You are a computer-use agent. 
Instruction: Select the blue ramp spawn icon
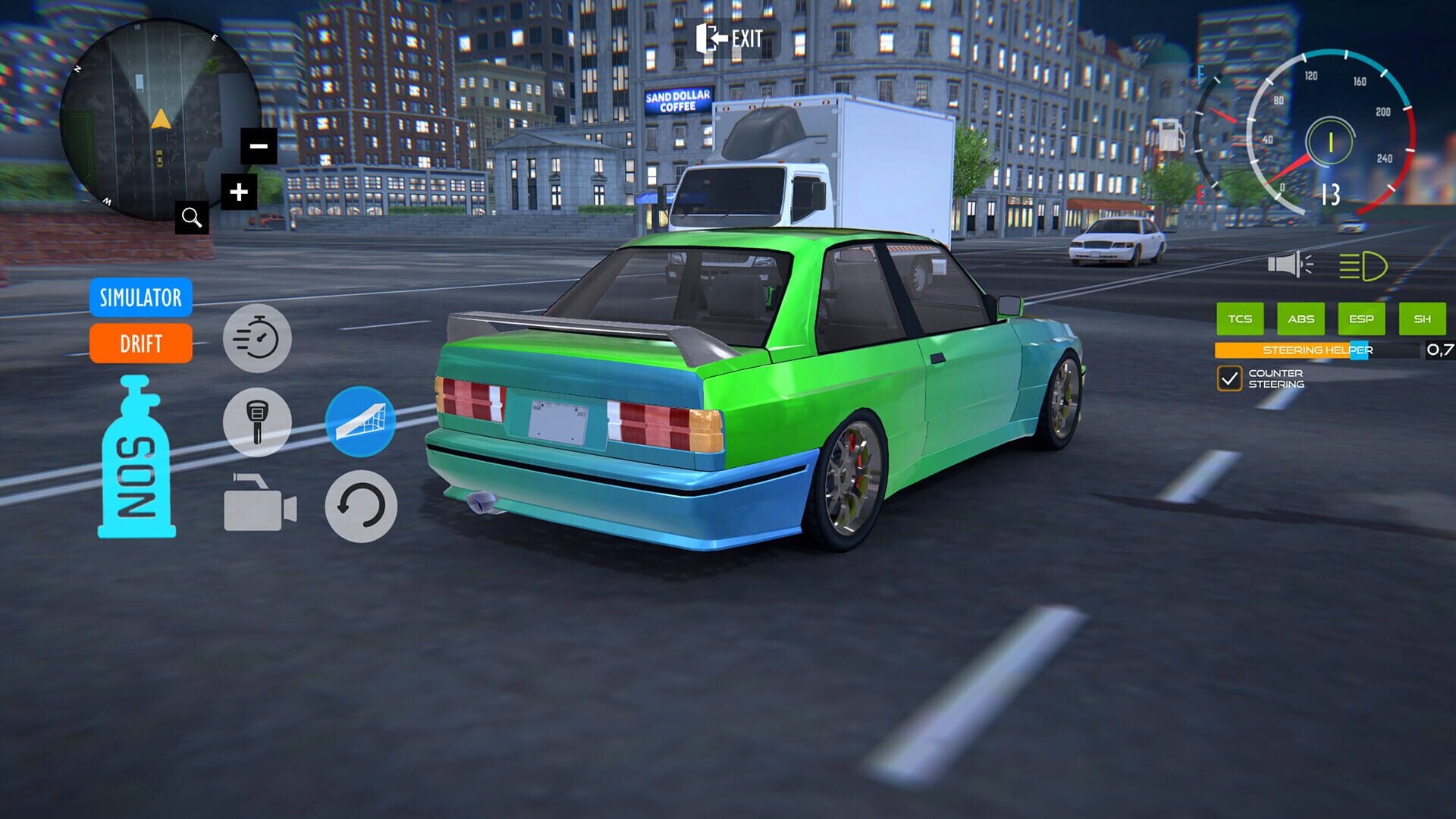359,422
